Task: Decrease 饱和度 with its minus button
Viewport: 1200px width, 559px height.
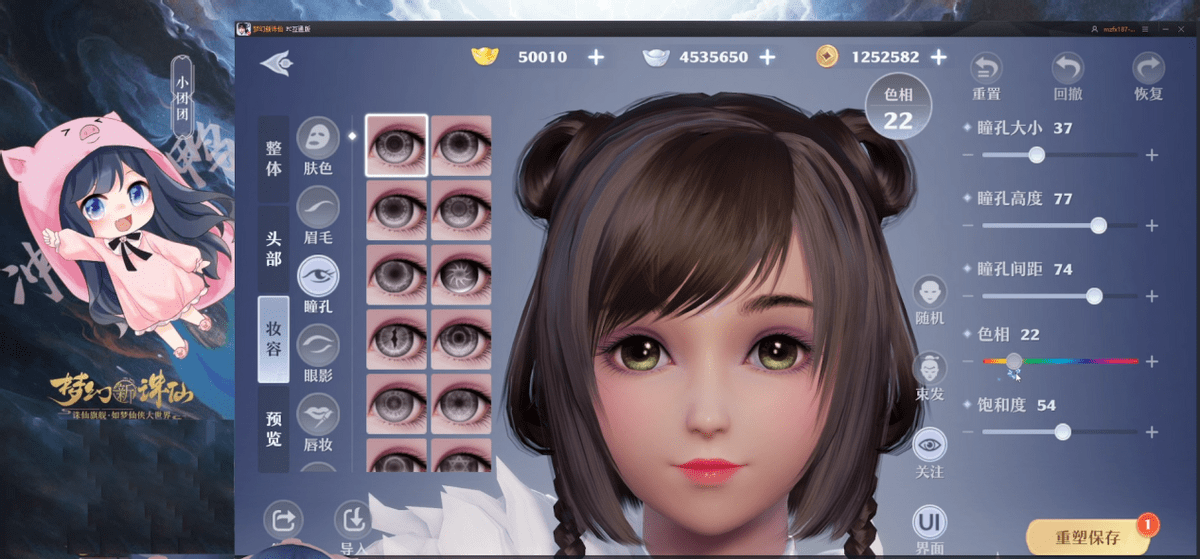Action: coord(967,432)
